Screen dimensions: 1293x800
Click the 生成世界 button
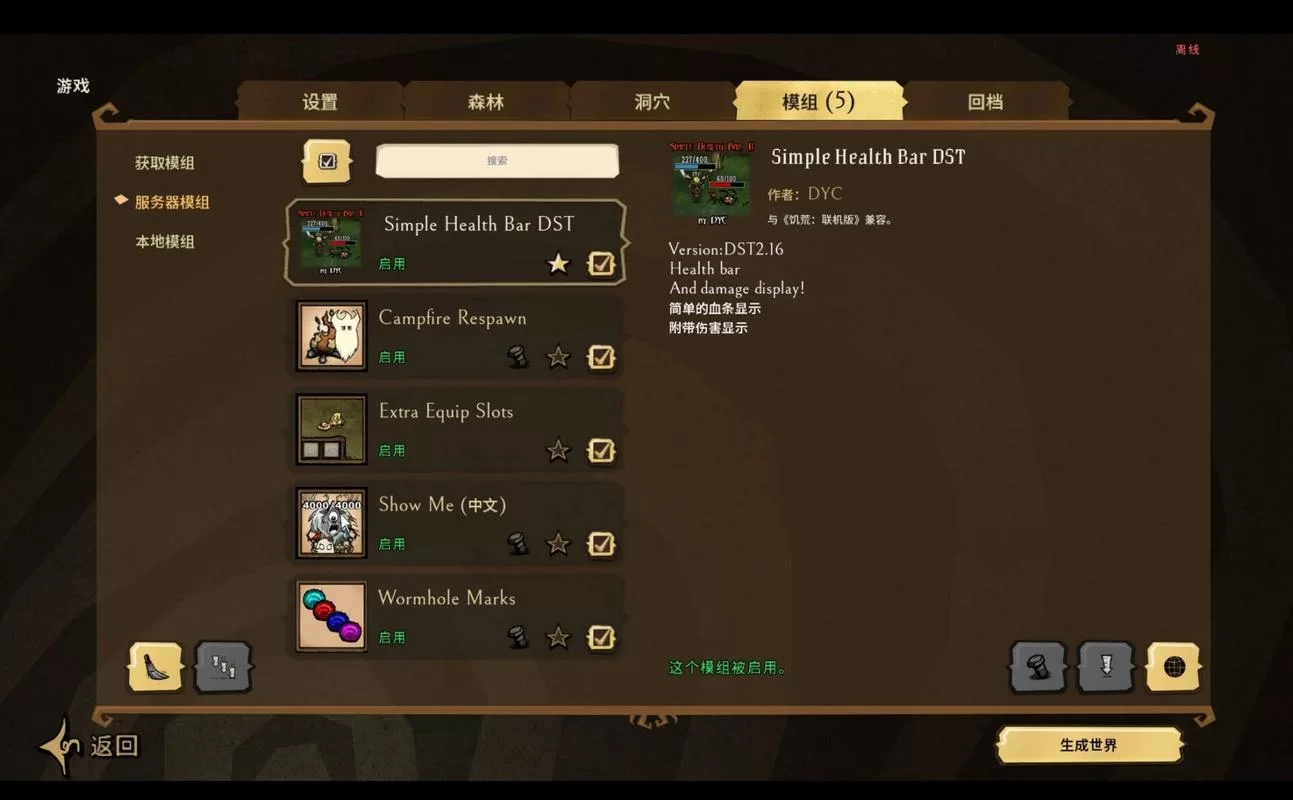coord(1089,745)
